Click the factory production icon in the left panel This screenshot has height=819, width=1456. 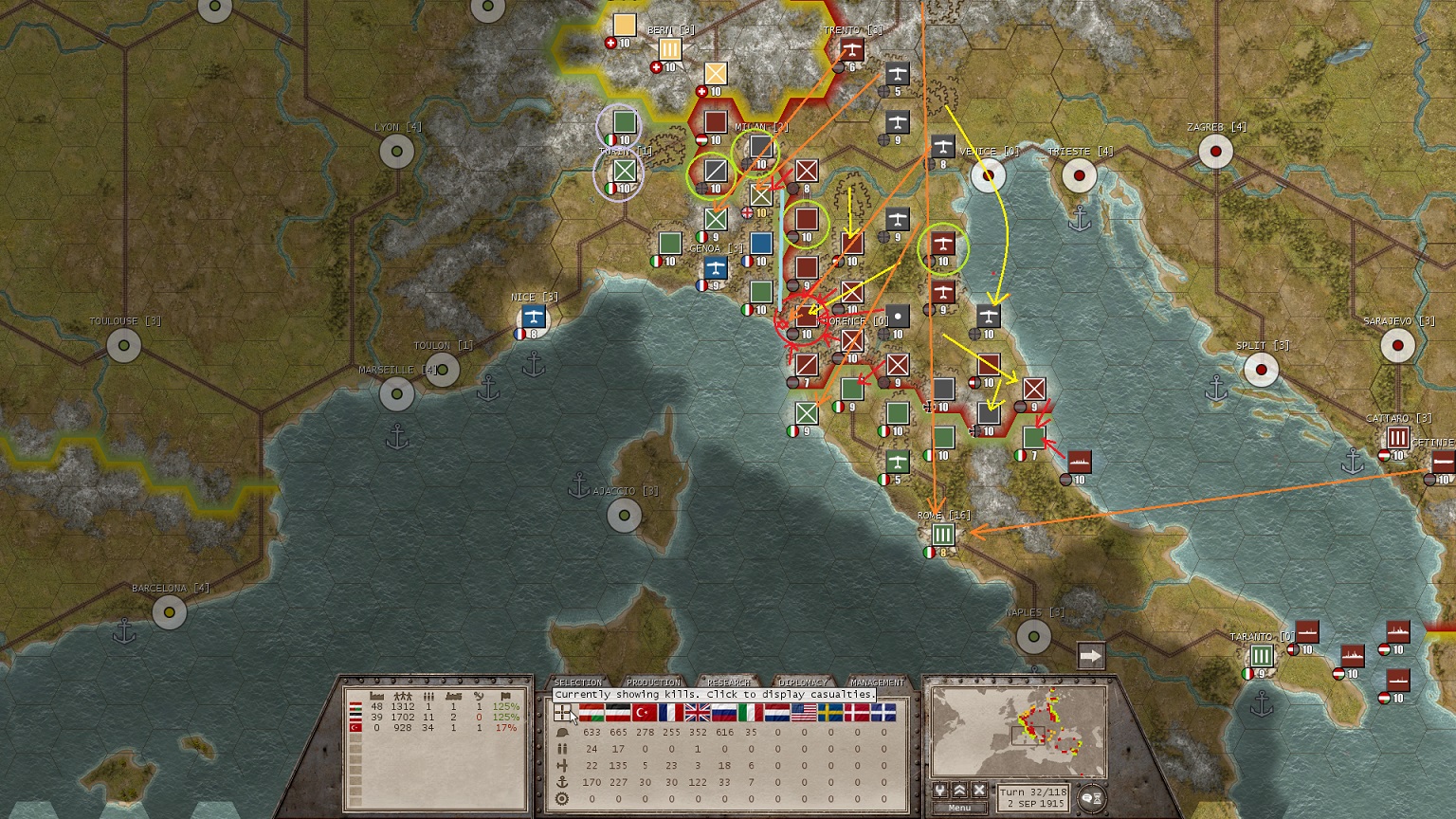pyautogui.click(x=377, y=696)
